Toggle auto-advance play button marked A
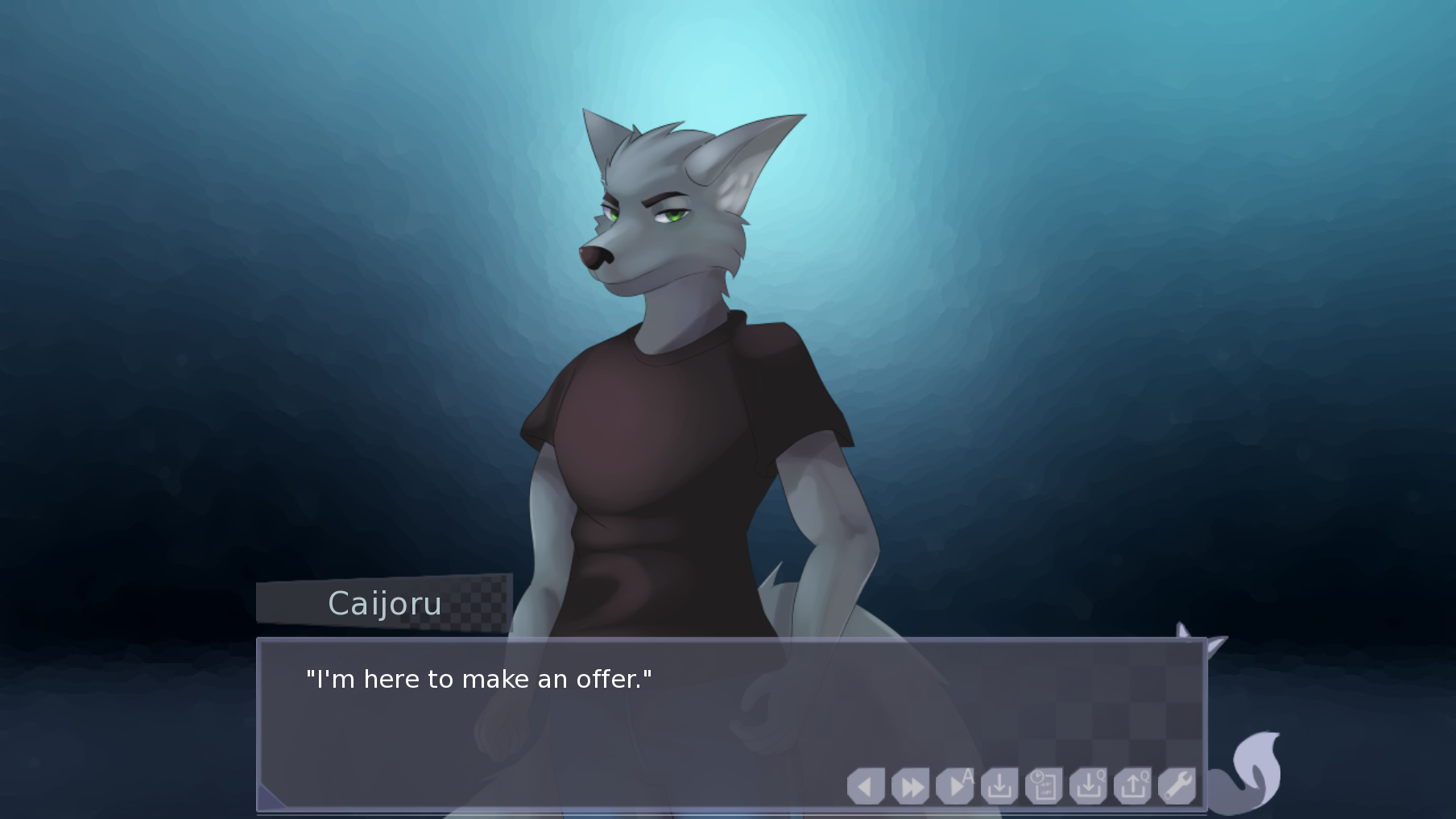 pyautogui.click(x=956, y=786)
